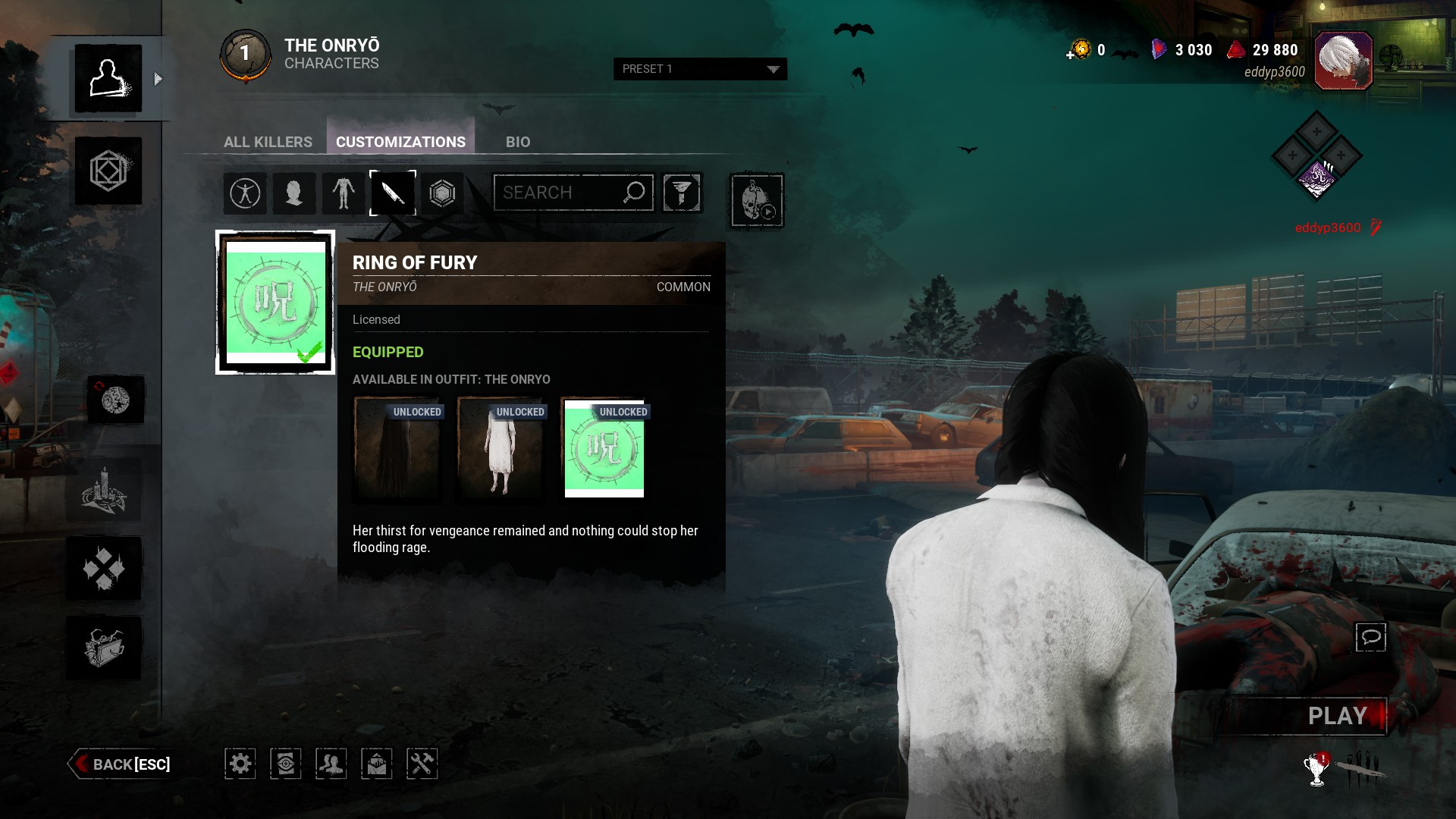Screen dimensions: 1456x819
Task: Click the cosmetics Search field
Action: [561, 193]
